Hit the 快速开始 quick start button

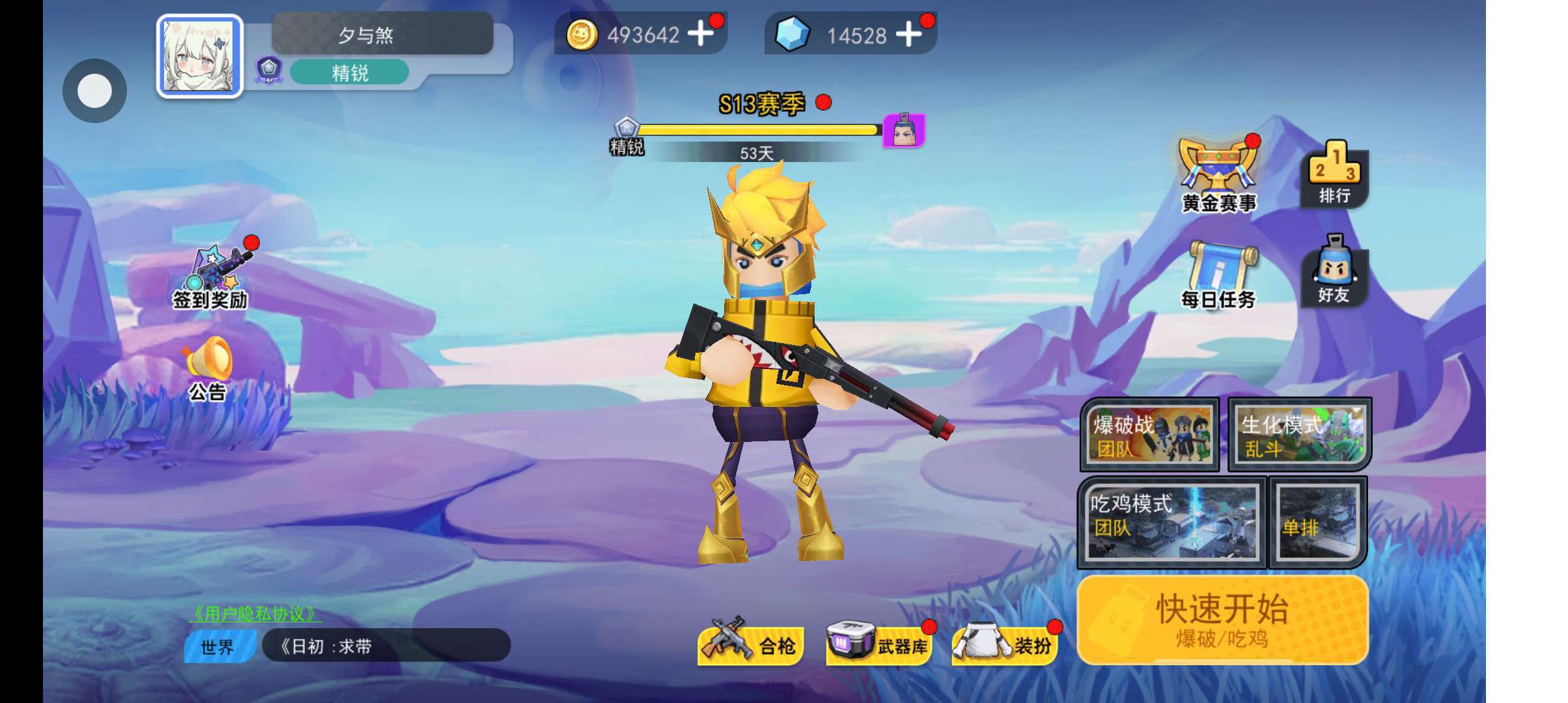tap(1222, 619)
